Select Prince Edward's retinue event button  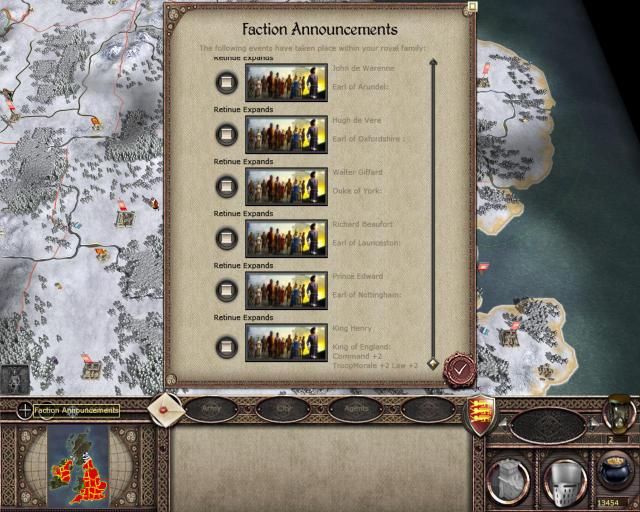(x=227, y=290)
